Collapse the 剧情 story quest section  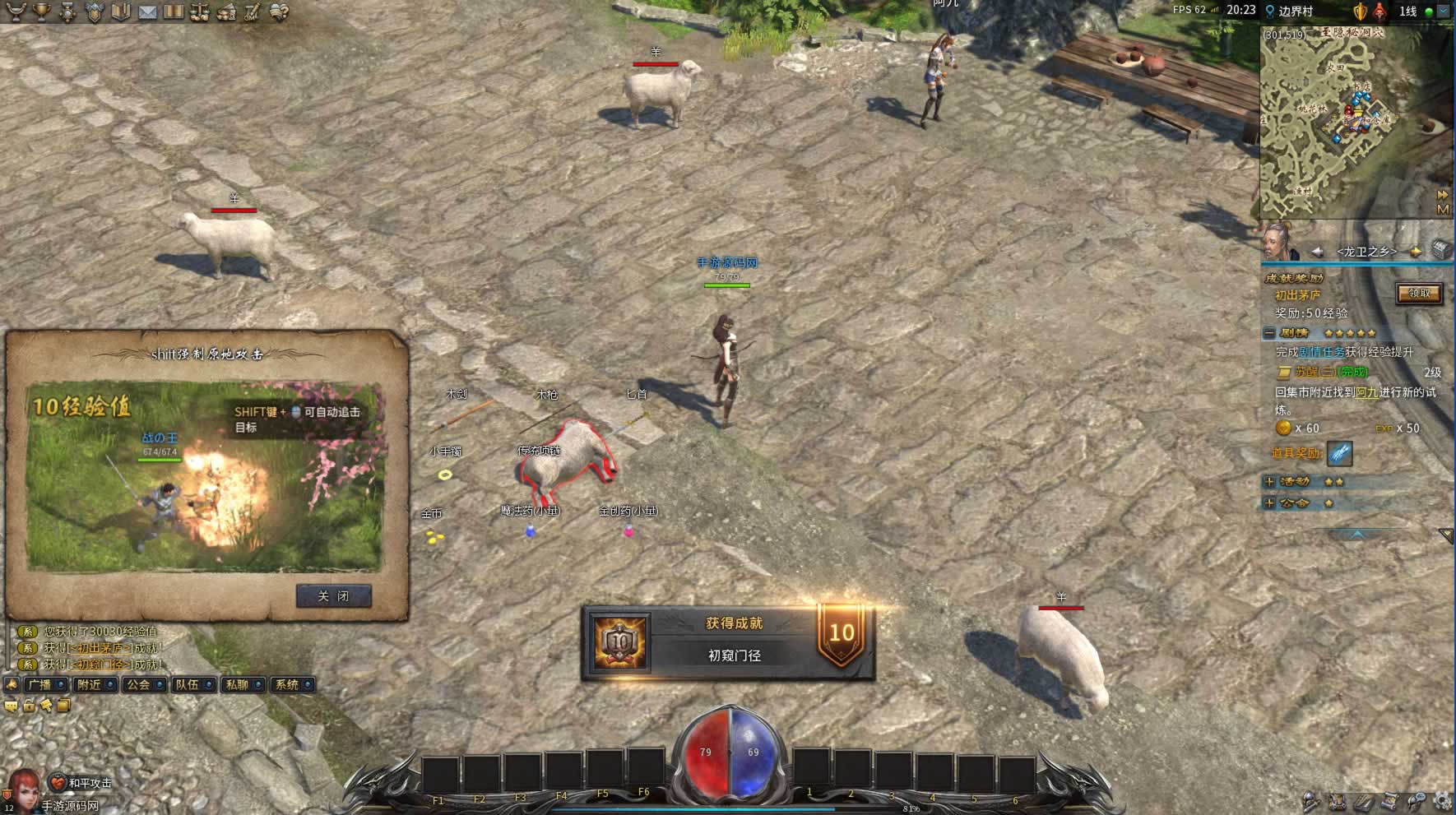tap(1269, 333)
